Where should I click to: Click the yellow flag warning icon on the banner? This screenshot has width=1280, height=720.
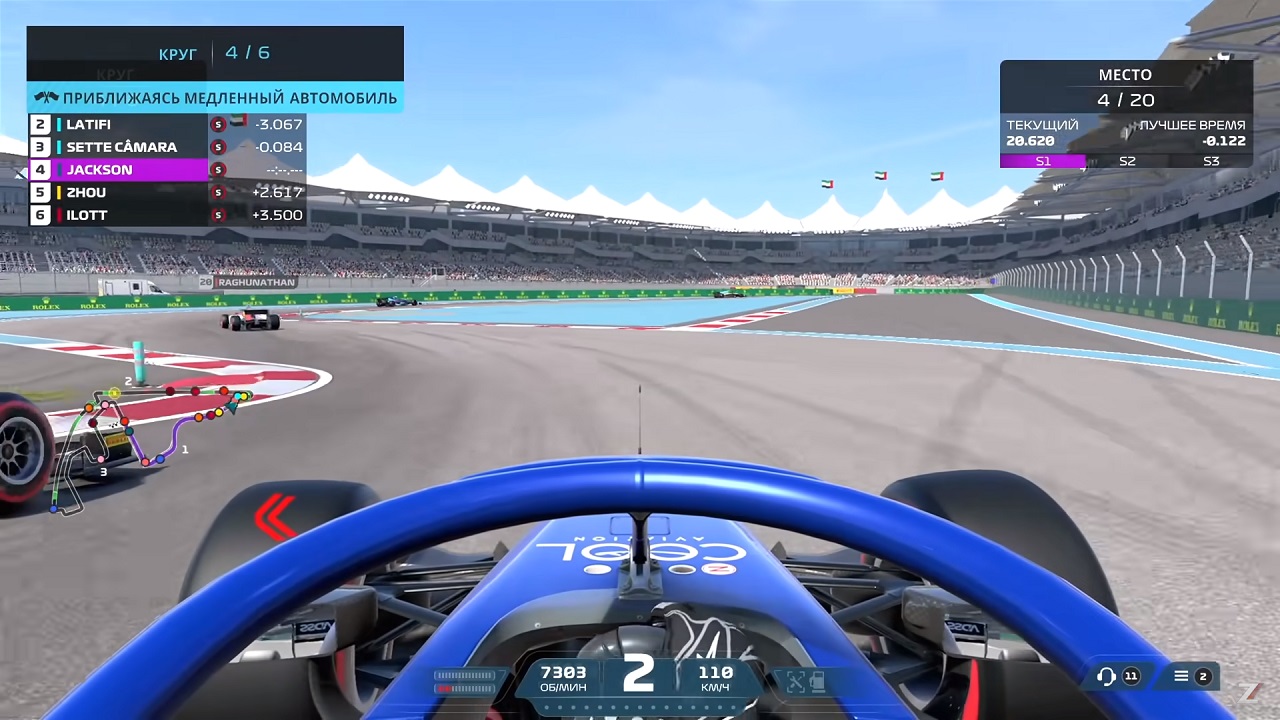tap(45, 98)
